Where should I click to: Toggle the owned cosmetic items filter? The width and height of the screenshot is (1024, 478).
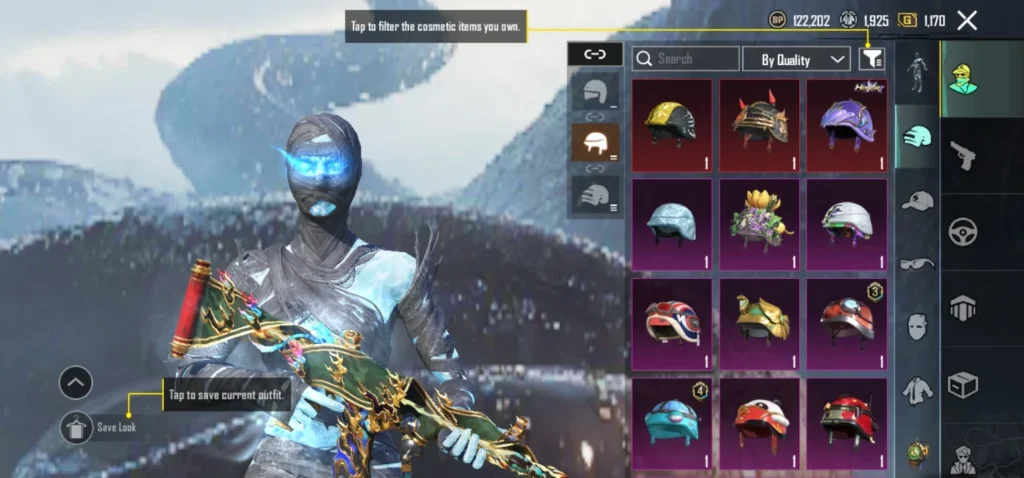[x=872, y=59]
